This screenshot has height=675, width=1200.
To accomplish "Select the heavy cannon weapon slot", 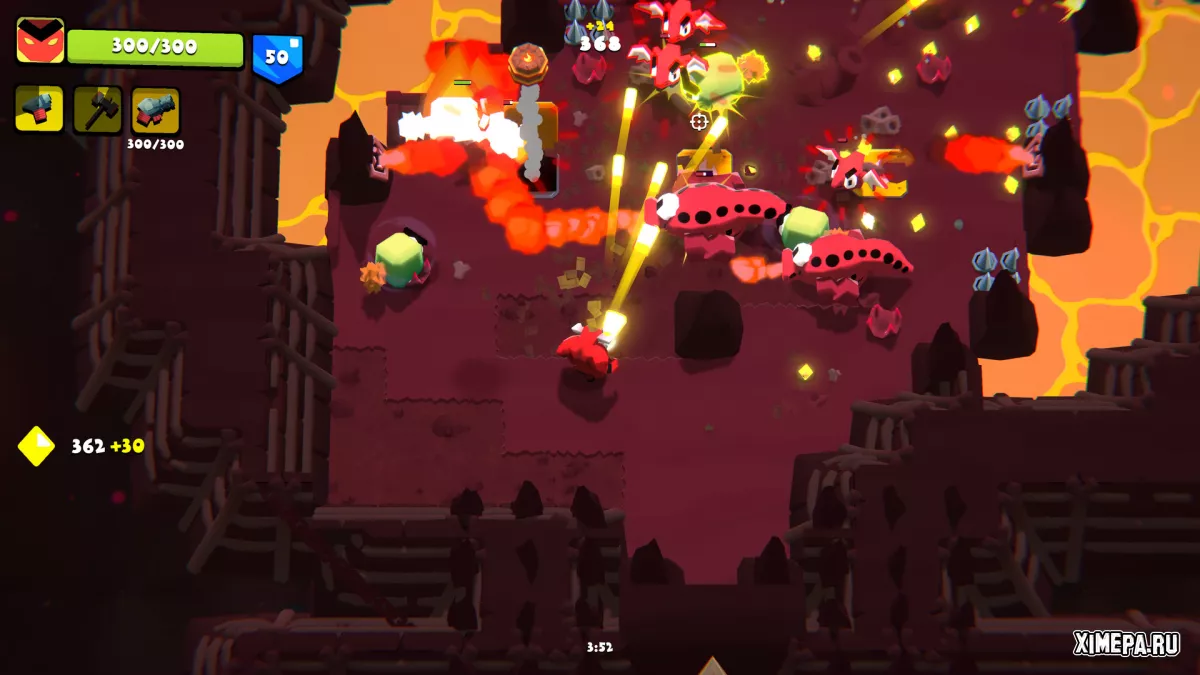I will (155, 109).
